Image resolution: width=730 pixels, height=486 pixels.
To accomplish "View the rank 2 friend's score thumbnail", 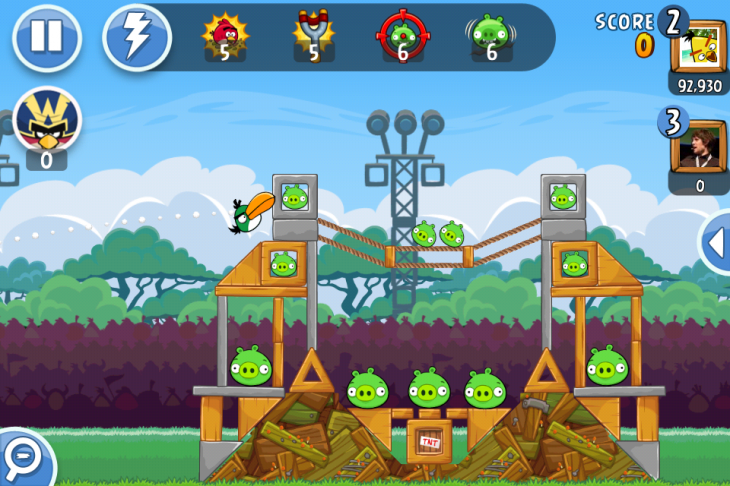I will tap(698, 46).
